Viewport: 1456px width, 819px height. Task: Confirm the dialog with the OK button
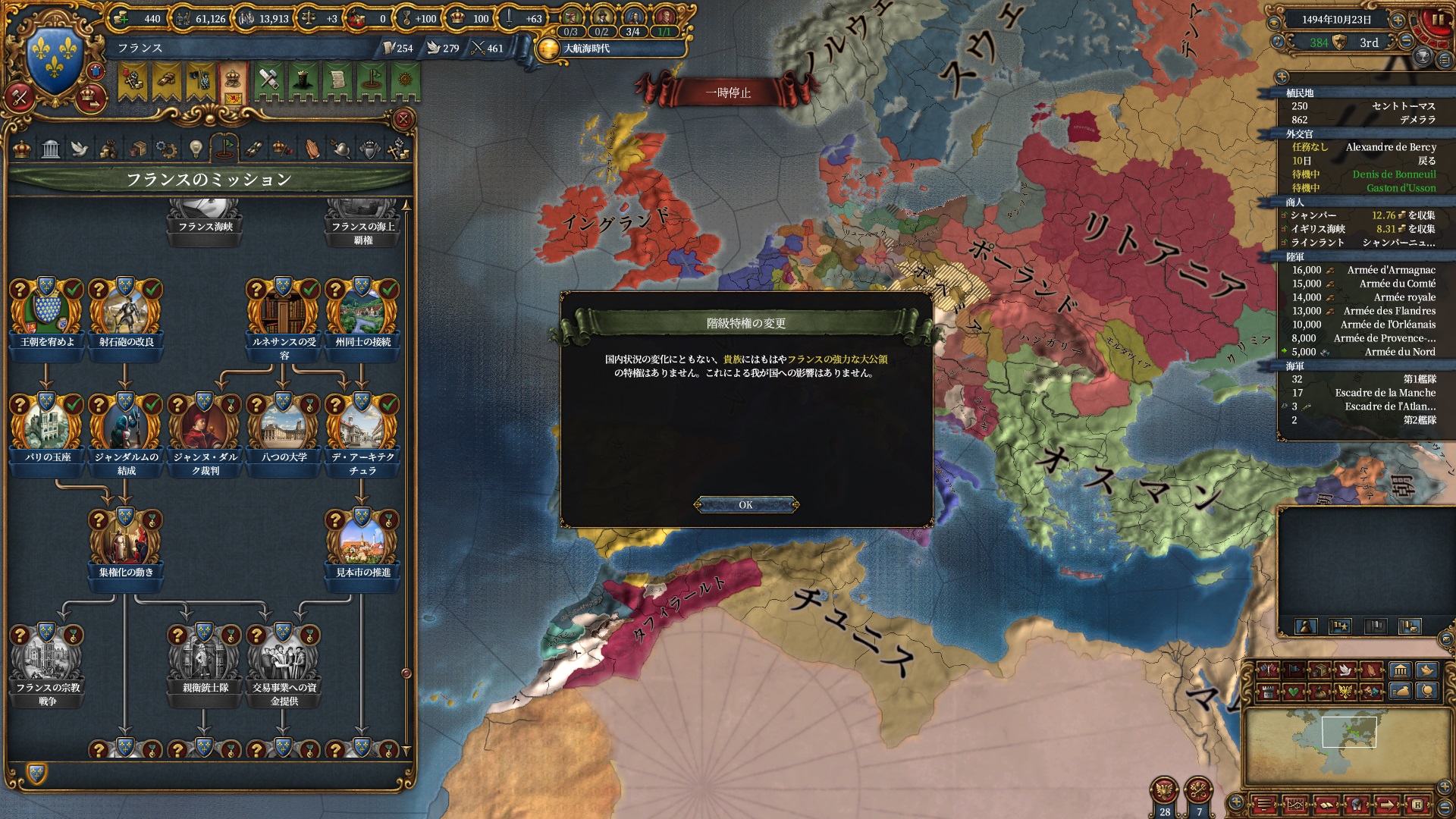tap(746, 505)
